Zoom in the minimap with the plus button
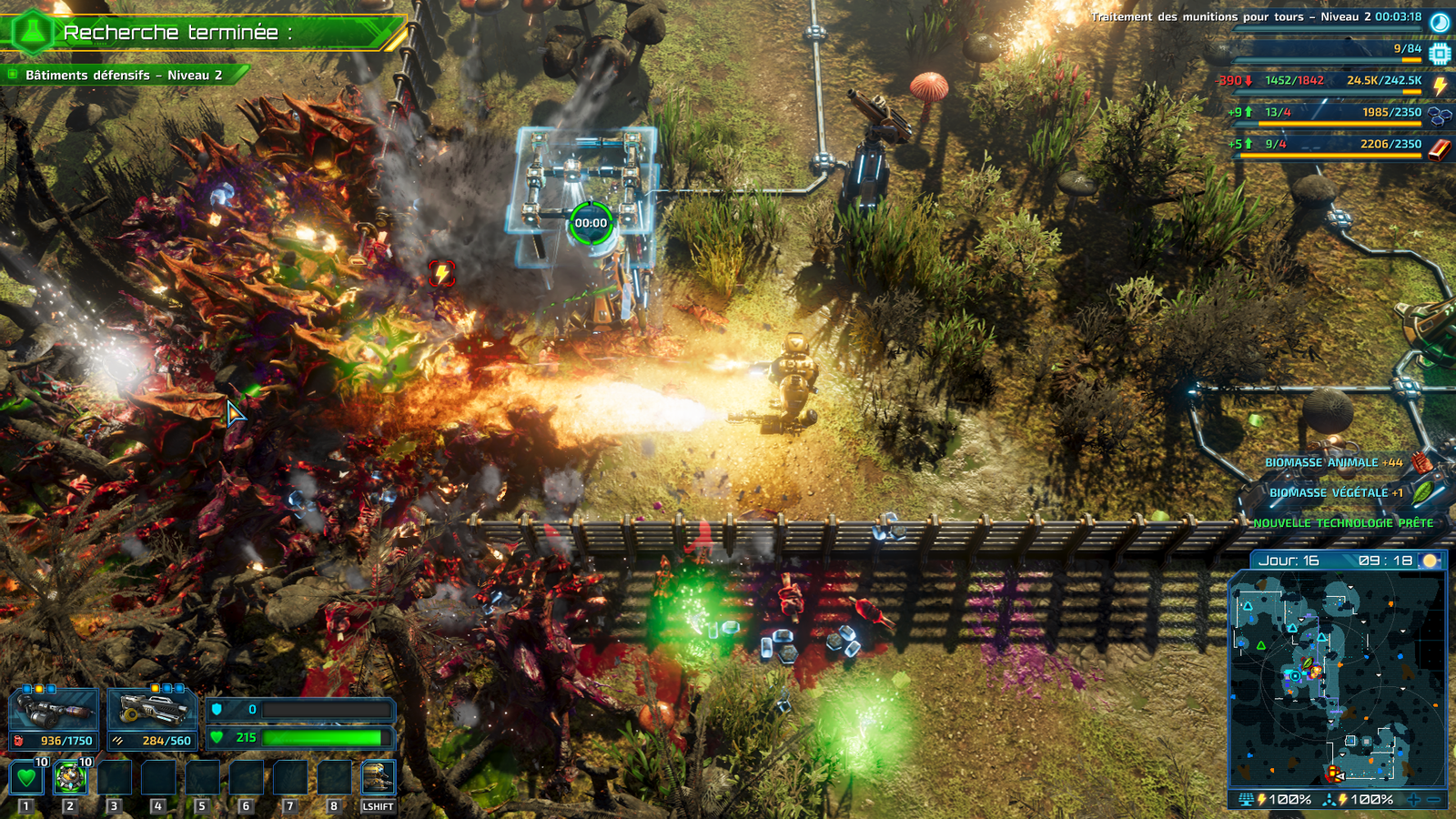1456x819 pixels. pyautogui.click(x=1413, y=800)
